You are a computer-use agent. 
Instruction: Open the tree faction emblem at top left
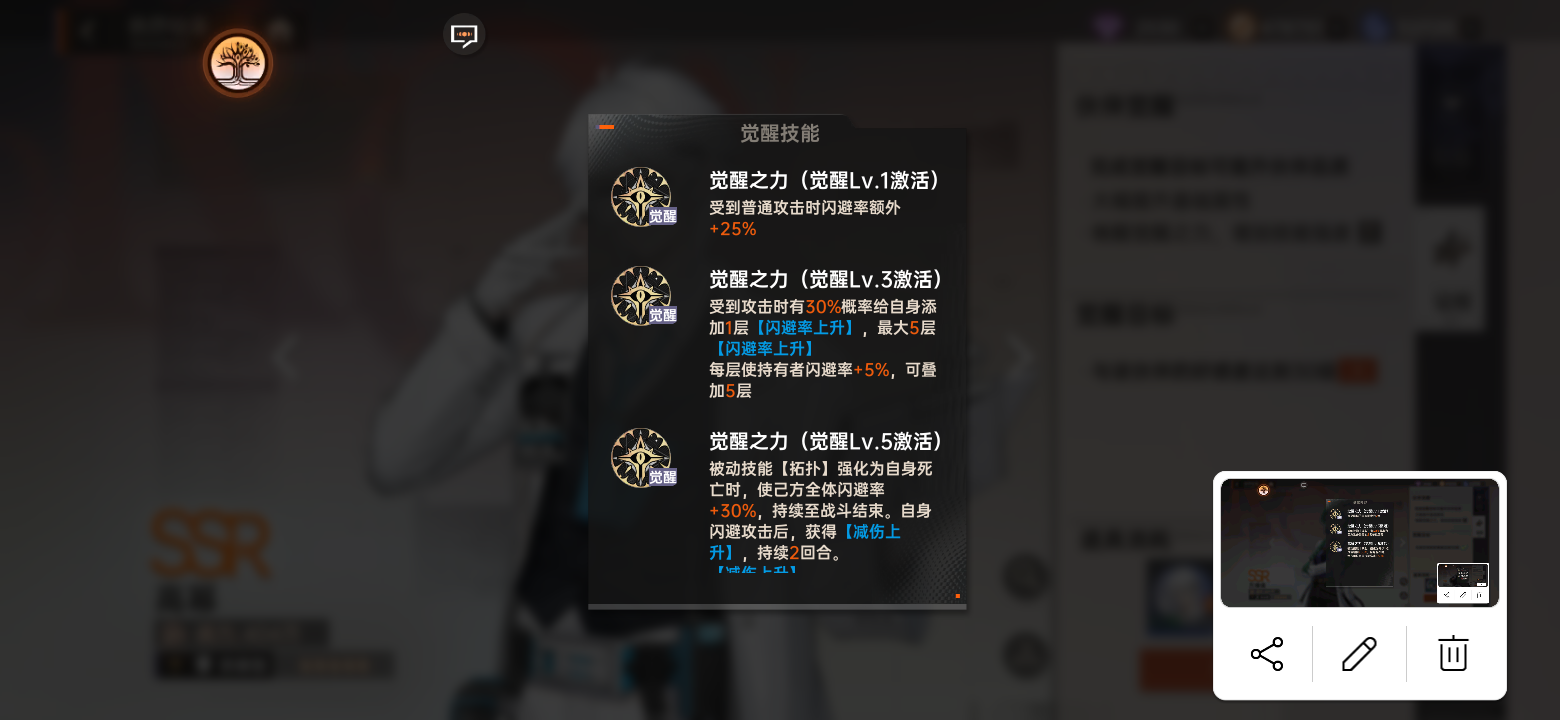[237, 63]
